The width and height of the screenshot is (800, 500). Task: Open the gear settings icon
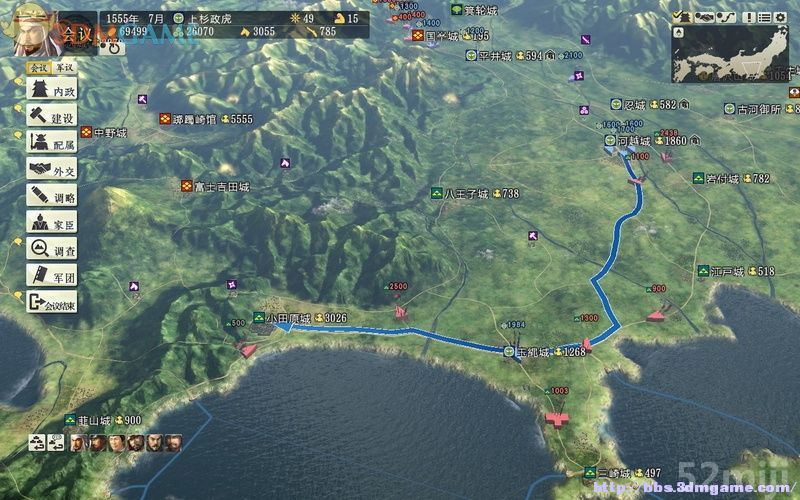point(783,17)
